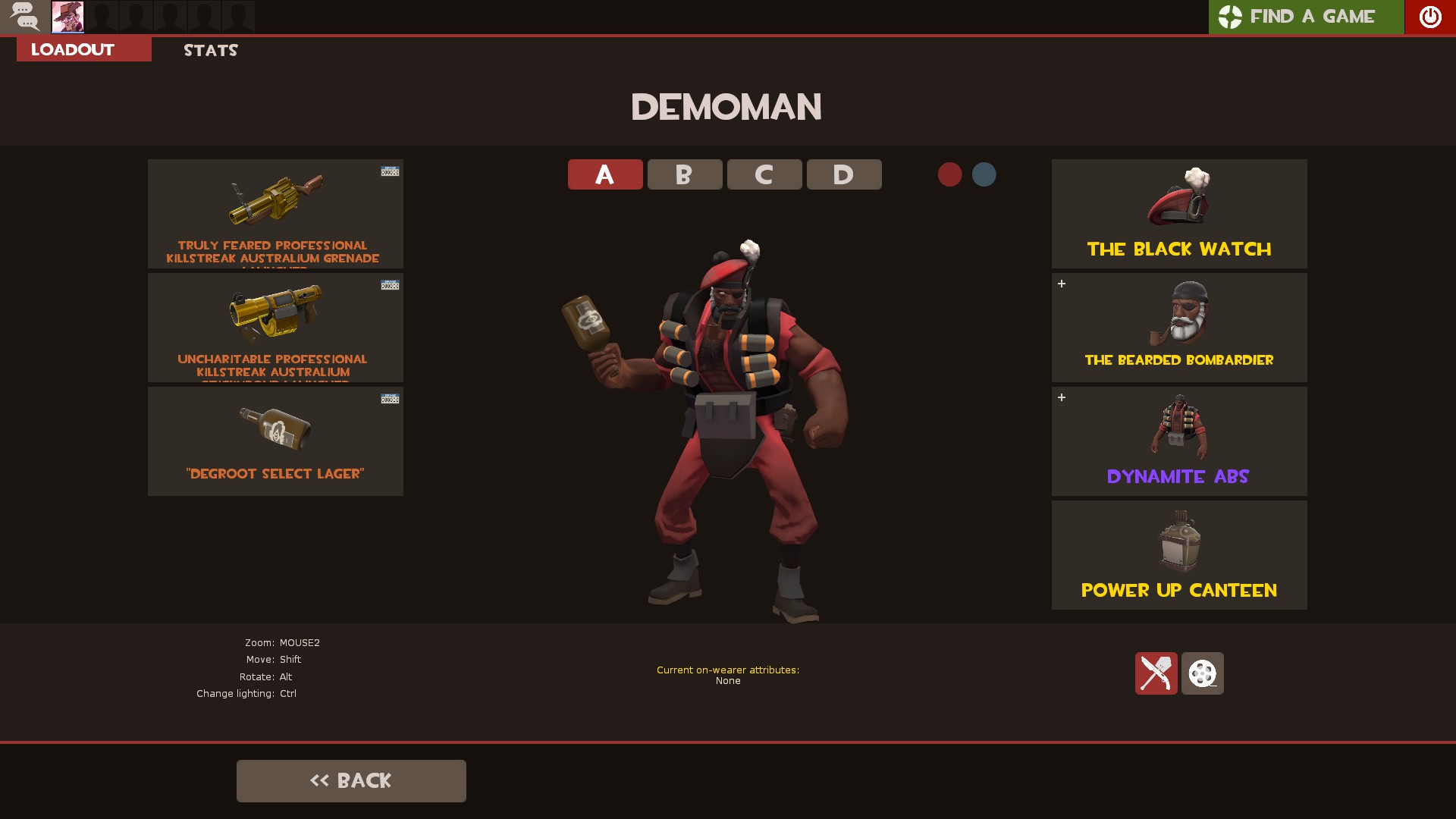Click the tag icon on the grenade launcher slot
The image size is (1456, 819).
pyautogui.click(x=388, y=171)
